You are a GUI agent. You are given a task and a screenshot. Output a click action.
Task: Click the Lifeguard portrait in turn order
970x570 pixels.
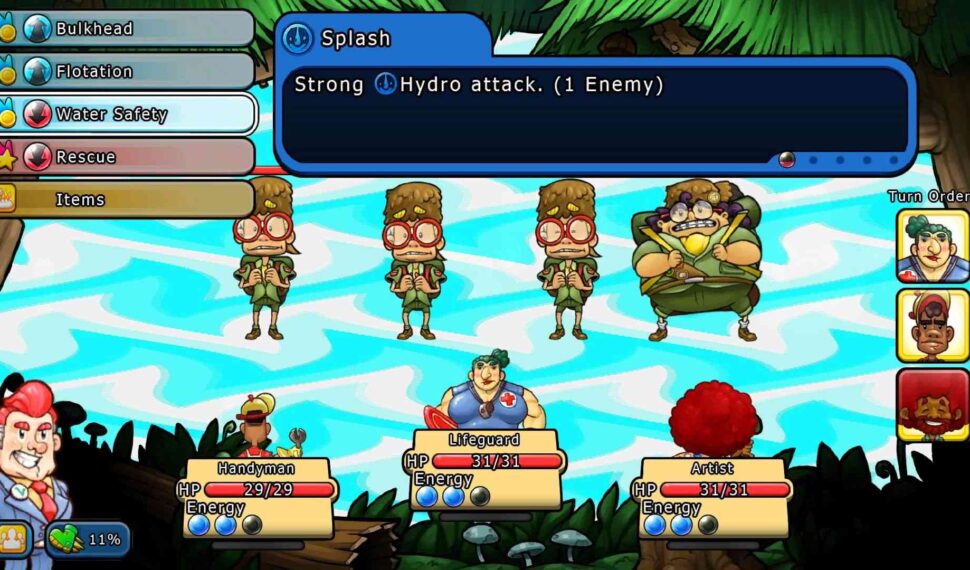pos(931,246)
